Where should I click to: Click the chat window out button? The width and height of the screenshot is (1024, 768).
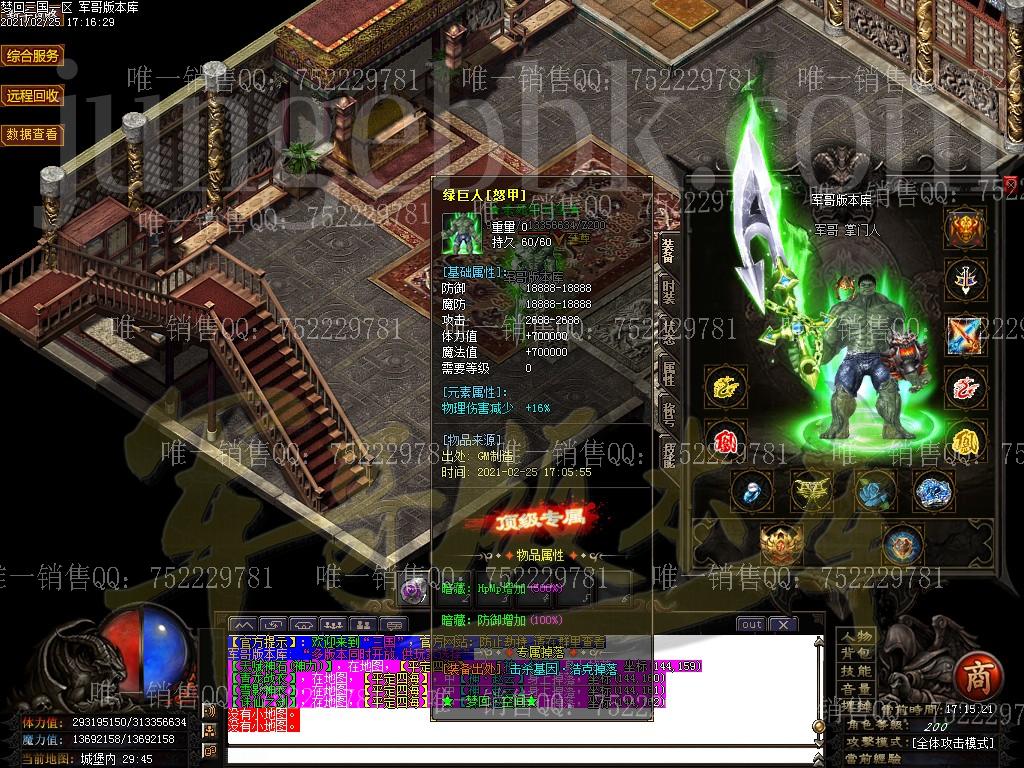pyautogui.click(x=751, y=625)
